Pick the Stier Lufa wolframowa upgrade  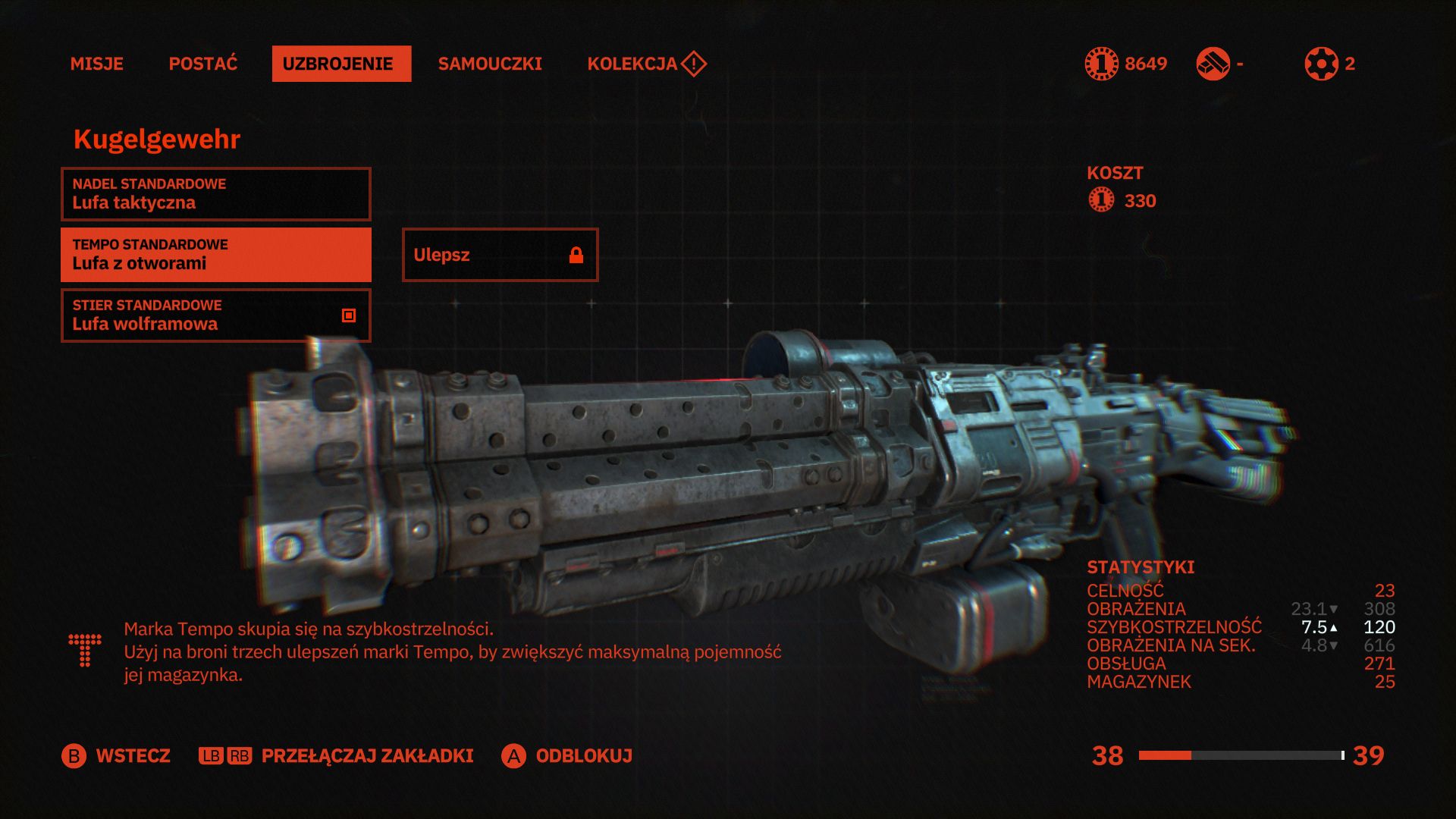(x=215, y=315)
